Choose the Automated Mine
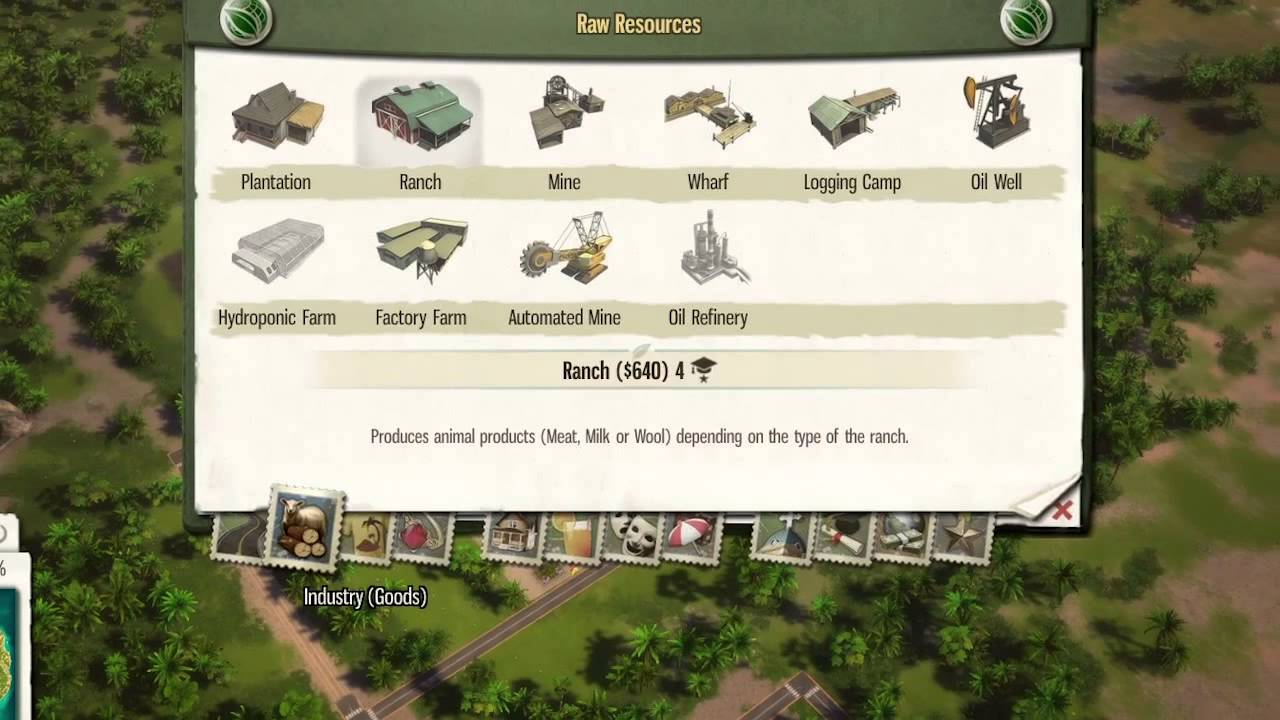 564,250
